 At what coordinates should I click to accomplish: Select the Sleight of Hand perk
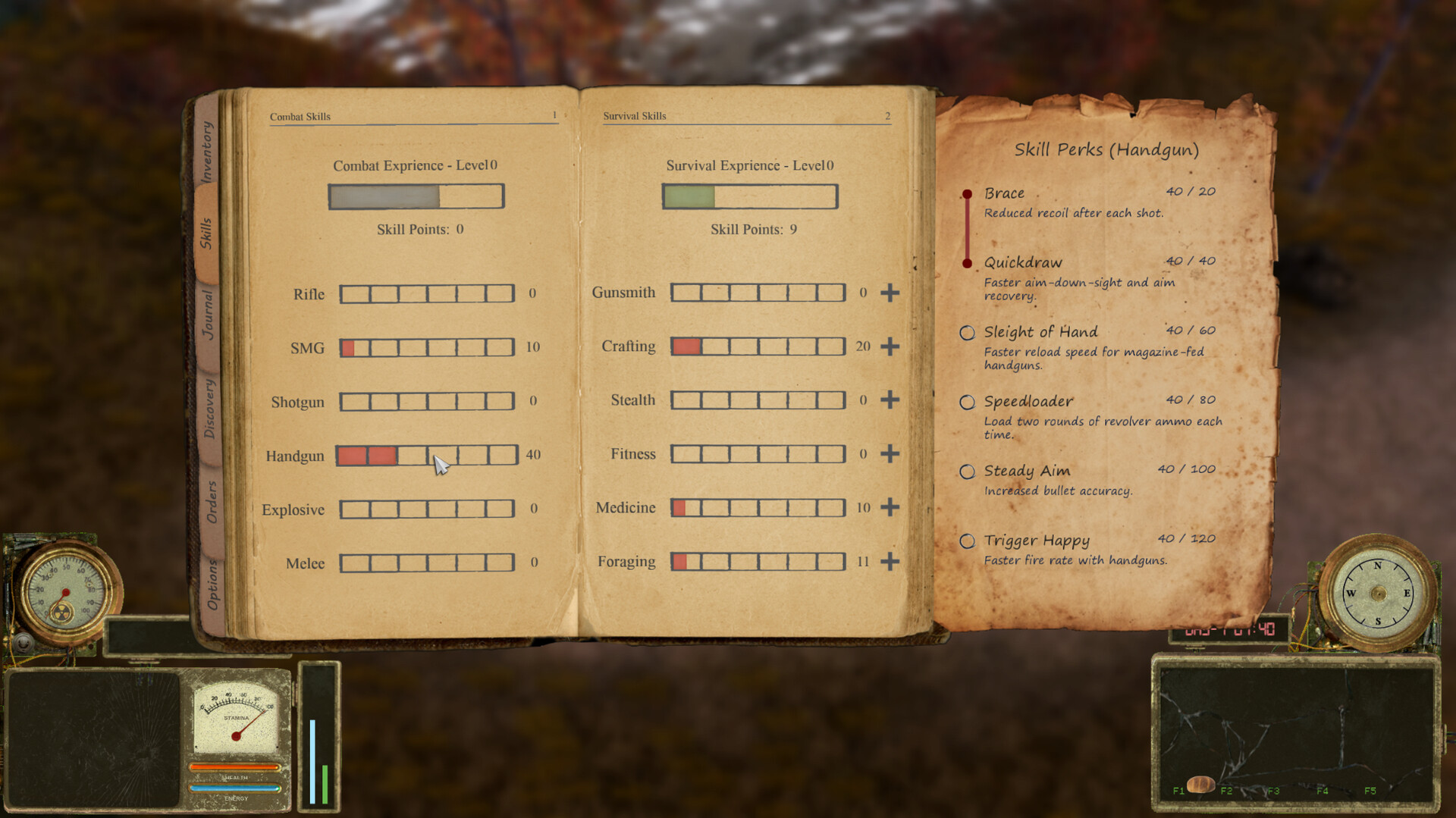[968, 332]
